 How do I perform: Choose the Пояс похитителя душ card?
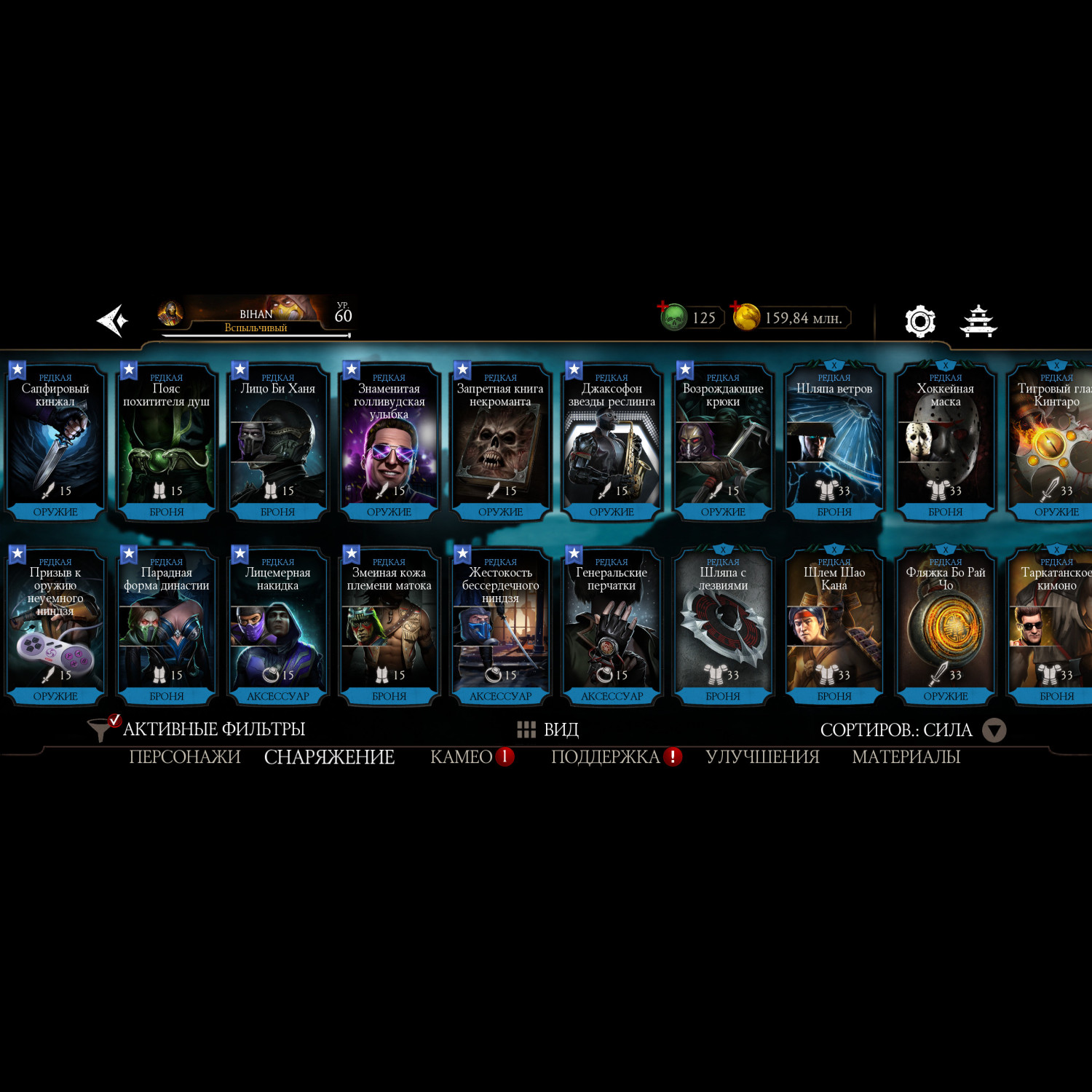pos(167,442)
